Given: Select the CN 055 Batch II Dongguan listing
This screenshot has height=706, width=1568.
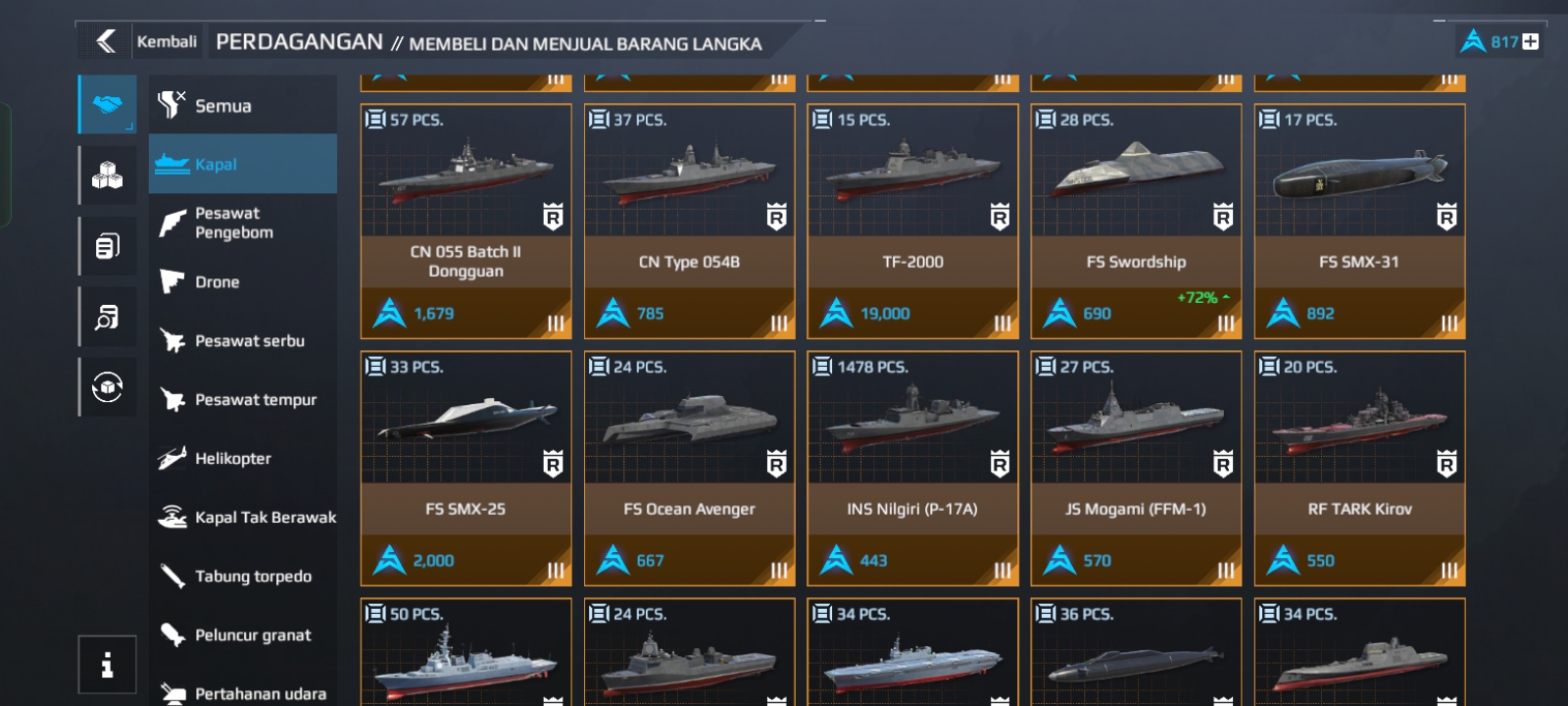Looking at the screenshot, I should pos(465,221).
